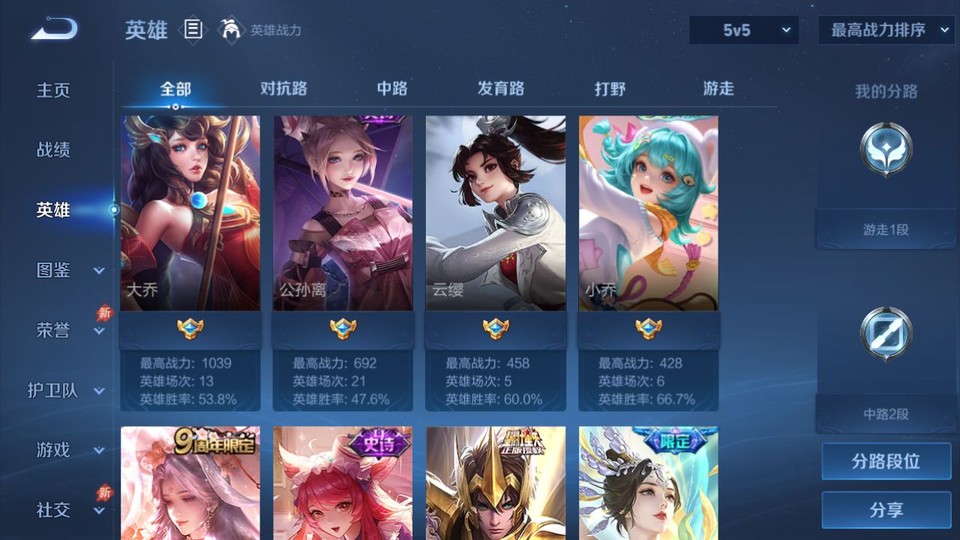Click the 分享 share button
Viewport: 960px width, 540px height.
(x=886, y=510)
